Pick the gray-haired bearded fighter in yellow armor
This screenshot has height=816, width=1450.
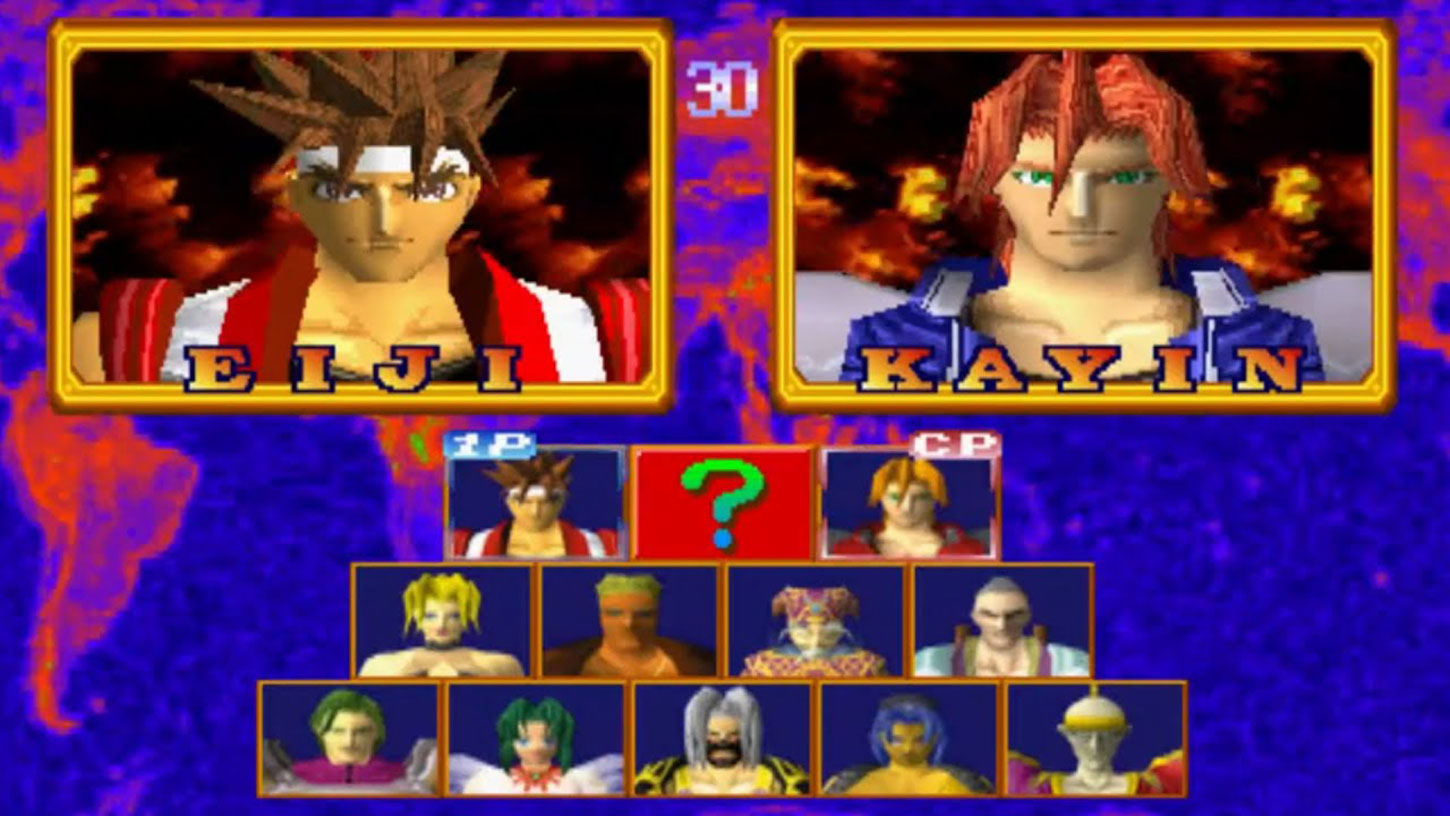click(722, 739)
